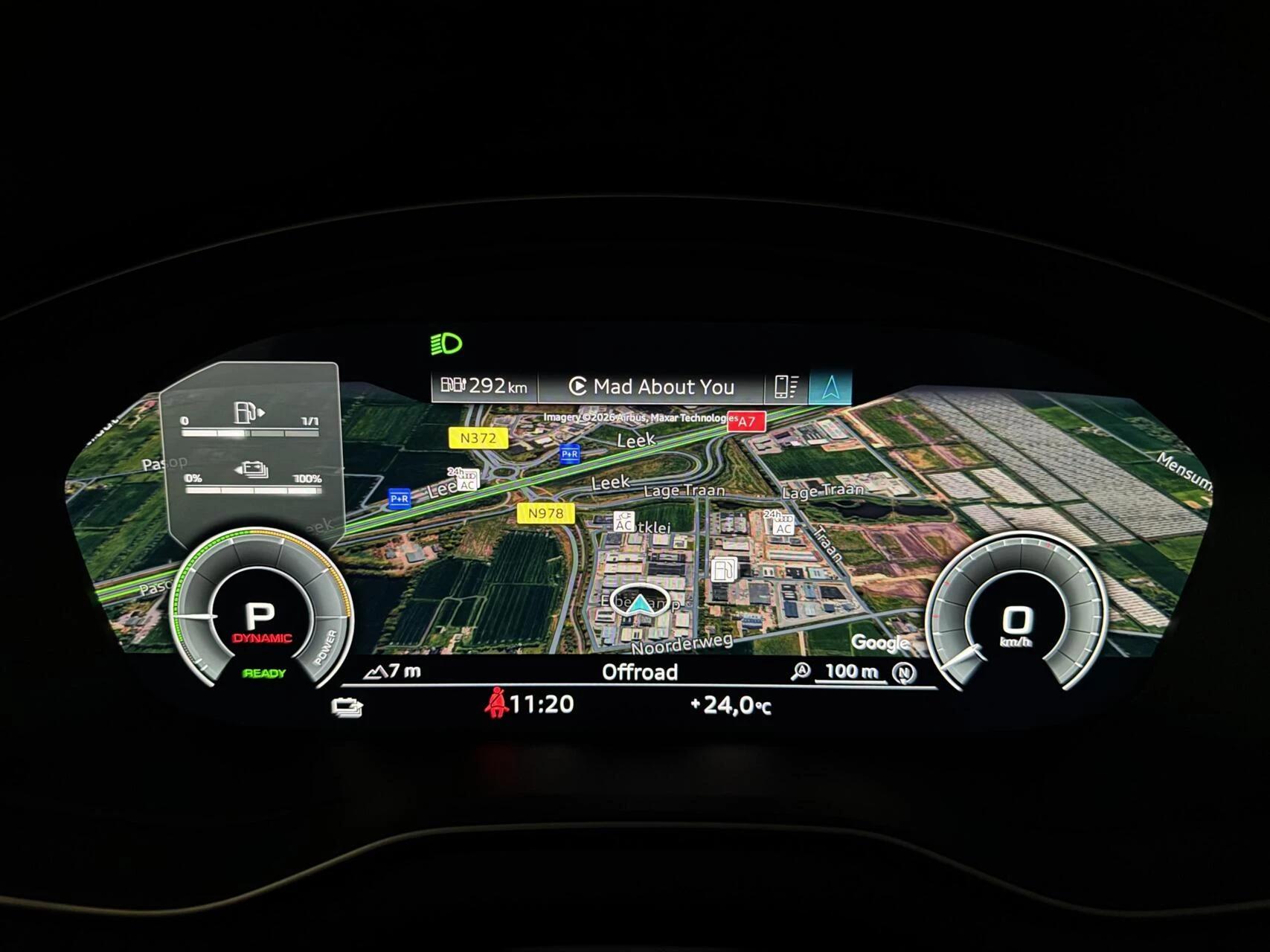Expand the elevation display showing 7 m
The image size is (1270, 952).
[392, 672]
